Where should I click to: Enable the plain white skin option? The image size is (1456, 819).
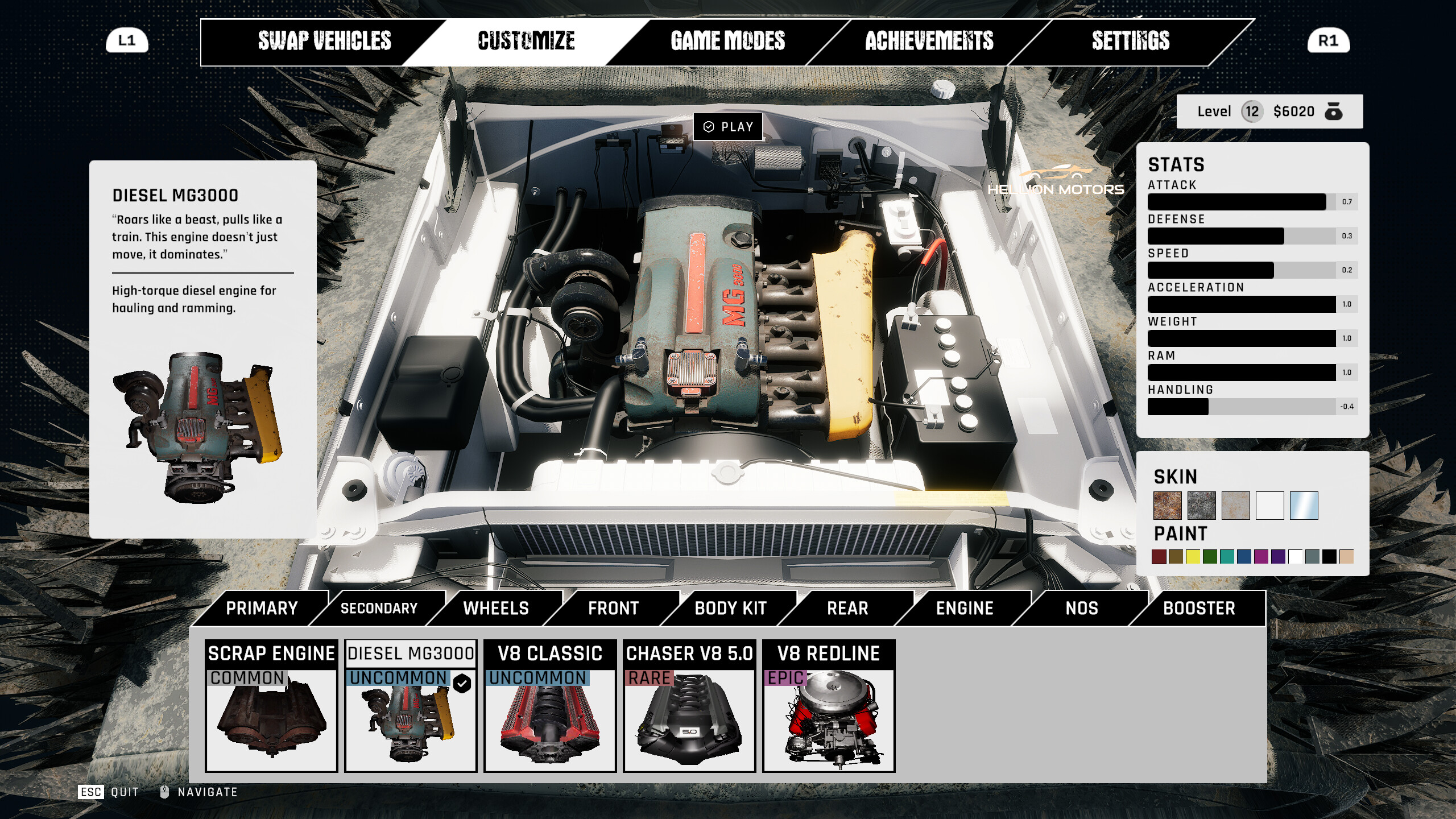tap(1269, 506)
